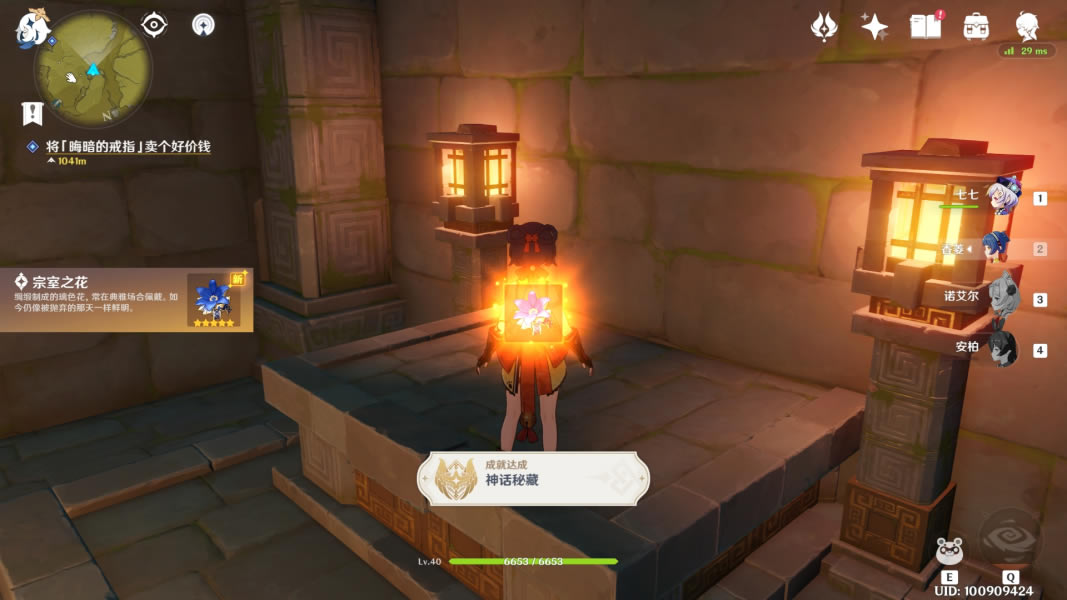Open the 神话秘藏 achievement popup
The width and height of the screenshot is (1067, 600).
533,479
